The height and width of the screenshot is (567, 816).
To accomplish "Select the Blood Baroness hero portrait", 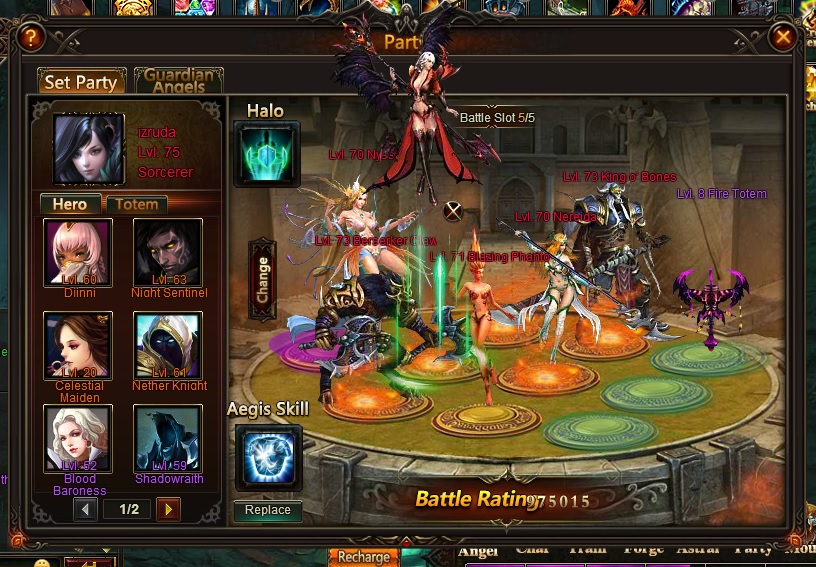I will pyautogui.click(x=78, y=438).
